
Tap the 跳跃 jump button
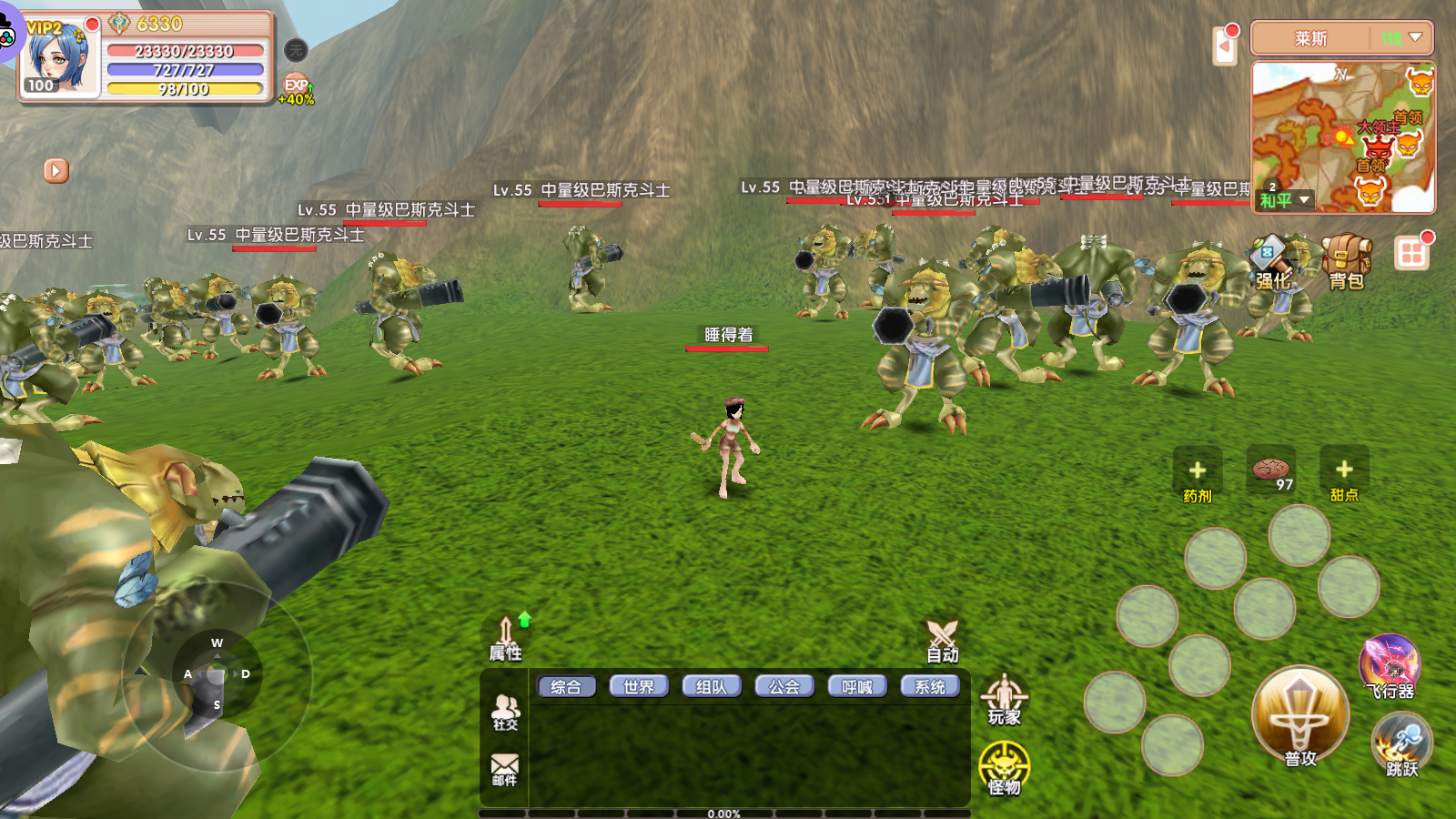tap(1401, 744)
